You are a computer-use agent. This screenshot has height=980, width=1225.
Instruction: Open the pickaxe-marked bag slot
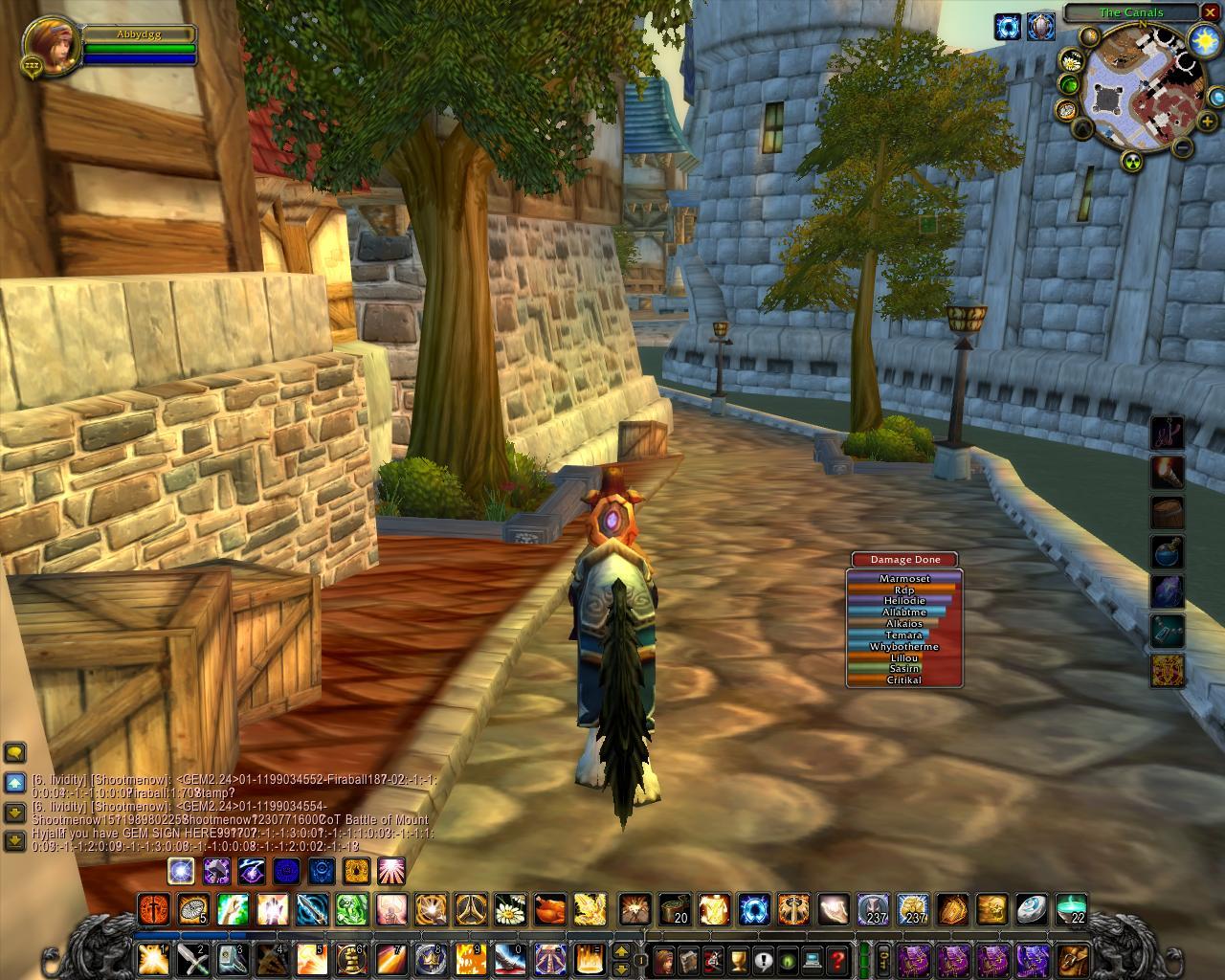(x=1072, y=957)
